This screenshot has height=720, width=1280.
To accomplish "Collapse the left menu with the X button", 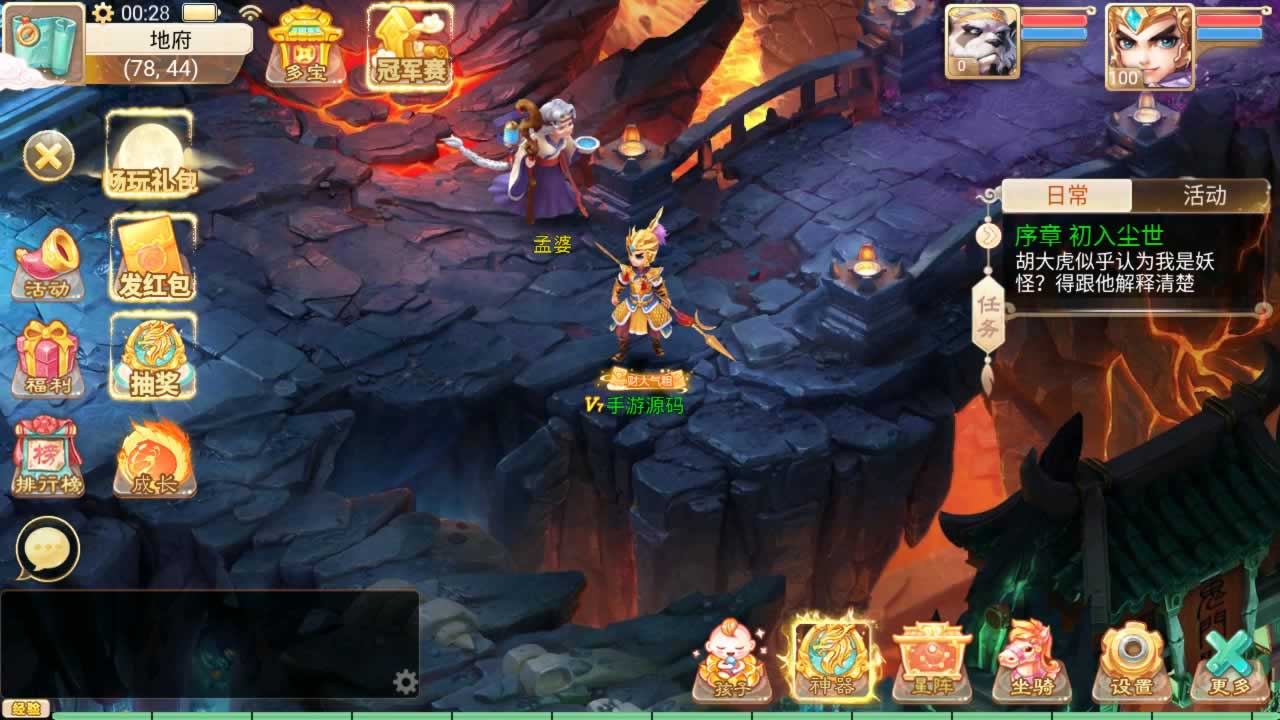I will [48, 156].
